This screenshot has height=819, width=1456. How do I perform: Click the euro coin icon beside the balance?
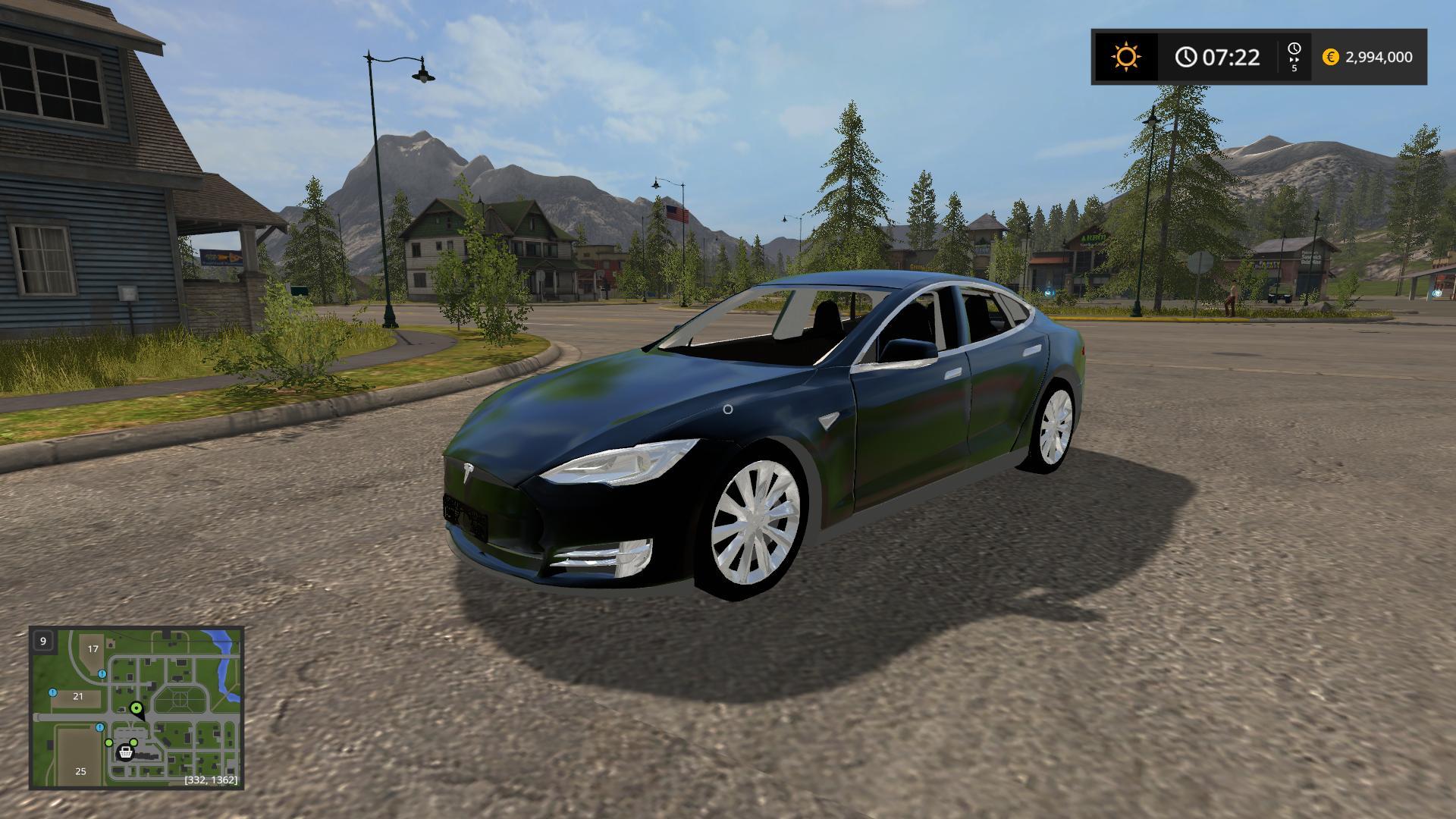point(1331,57)
